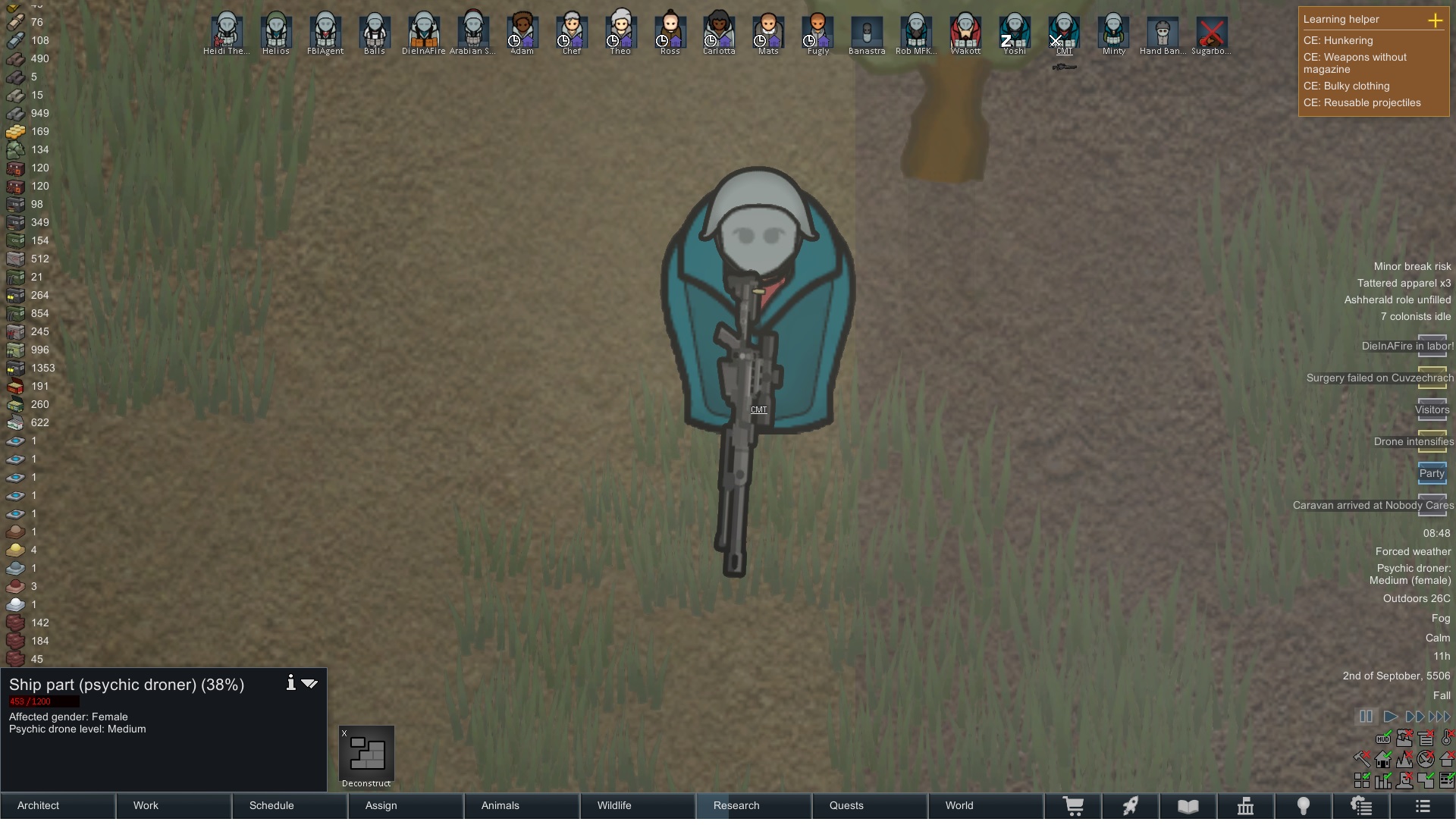1456x828 pixels.
Task: Switch to the Research tab
Action: [x=736, y=806]
